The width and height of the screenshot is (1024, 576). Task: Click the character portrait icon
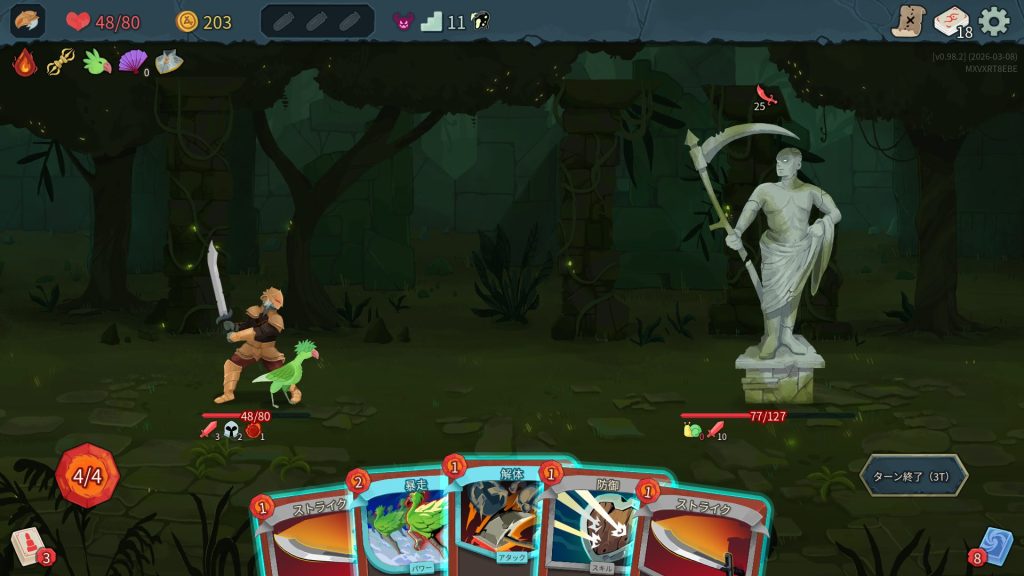[27, 21]
